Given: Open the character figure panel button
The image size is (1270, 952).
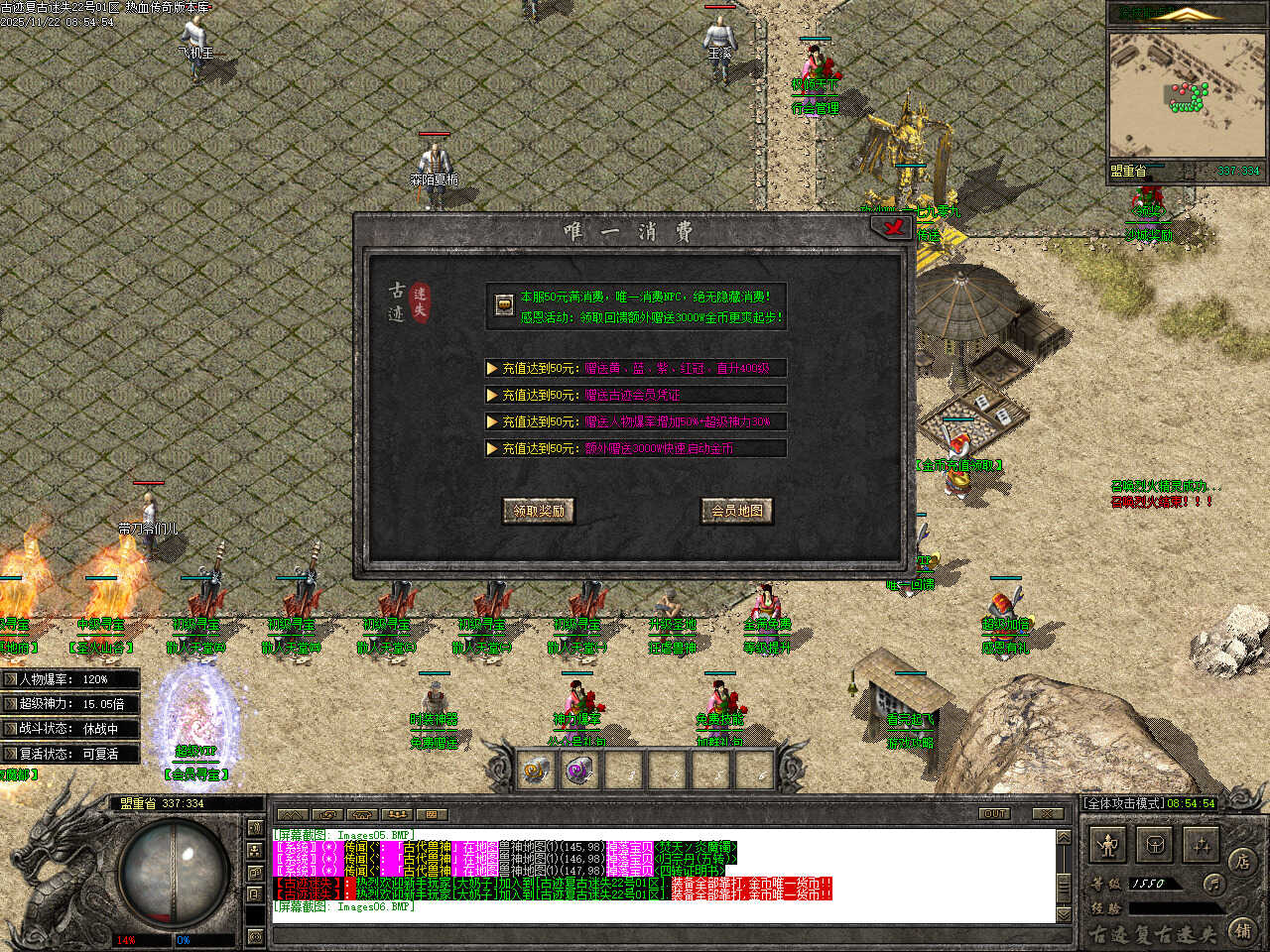Looking at the screenshot, I should tap(1108, 846).
